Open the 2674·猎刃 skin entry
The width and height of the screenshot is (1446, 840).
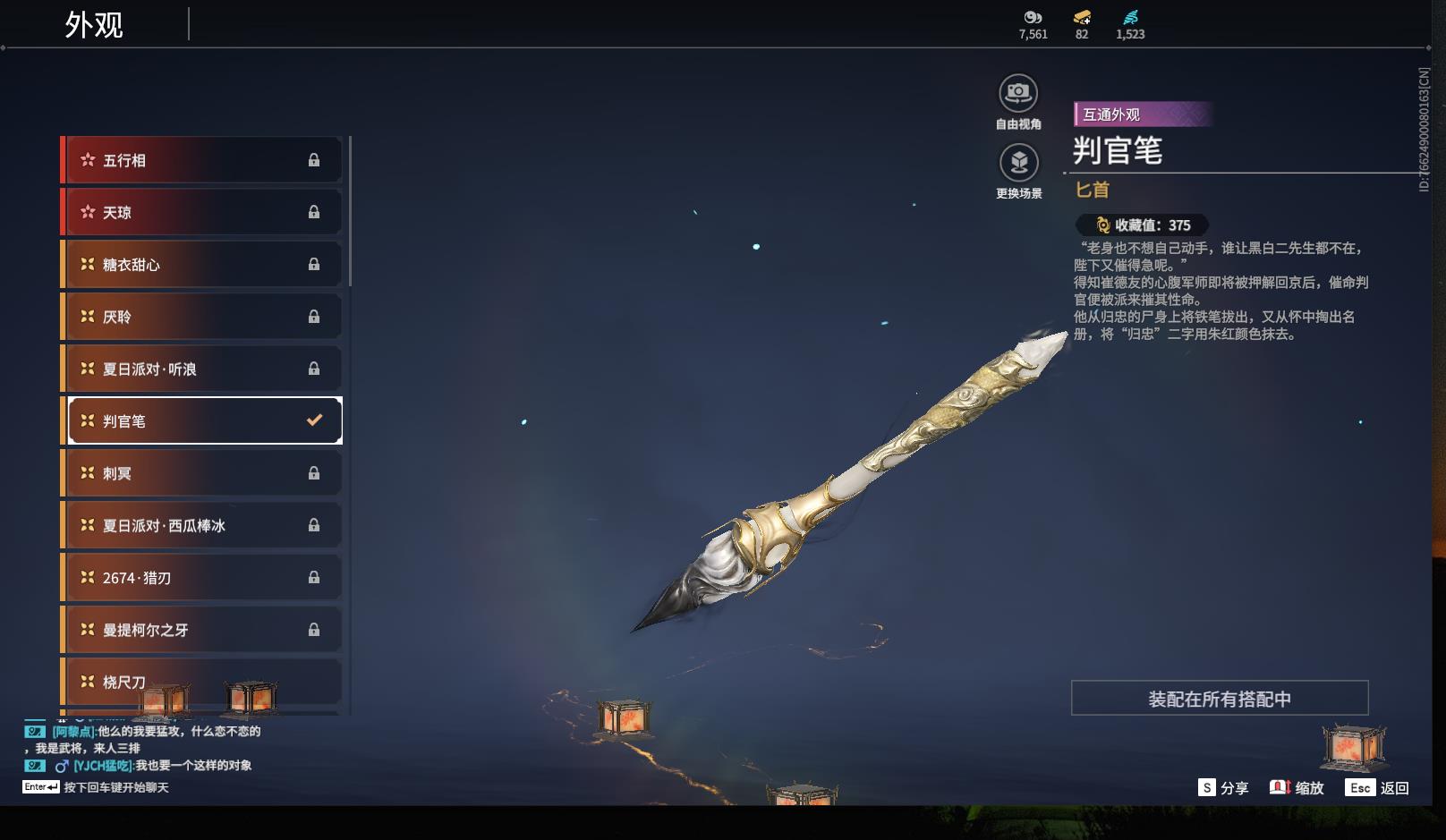click(202, 578)
